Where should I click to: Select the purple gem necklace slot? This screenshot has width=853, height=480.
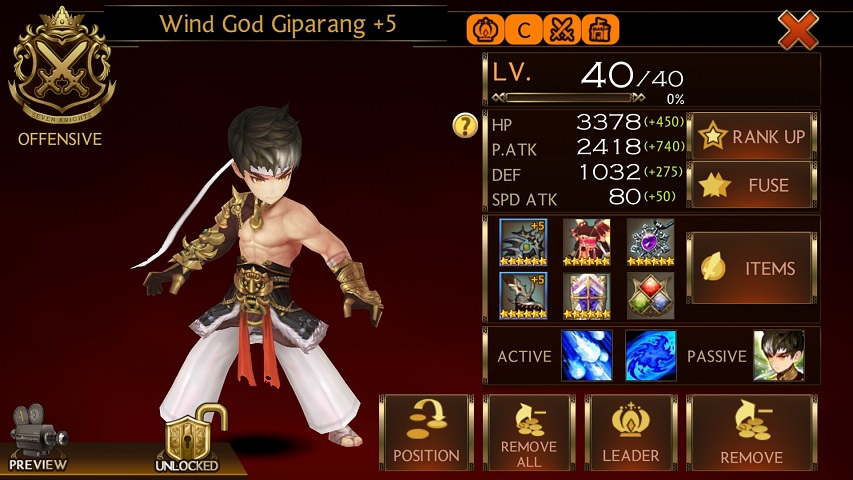(650, 242)
